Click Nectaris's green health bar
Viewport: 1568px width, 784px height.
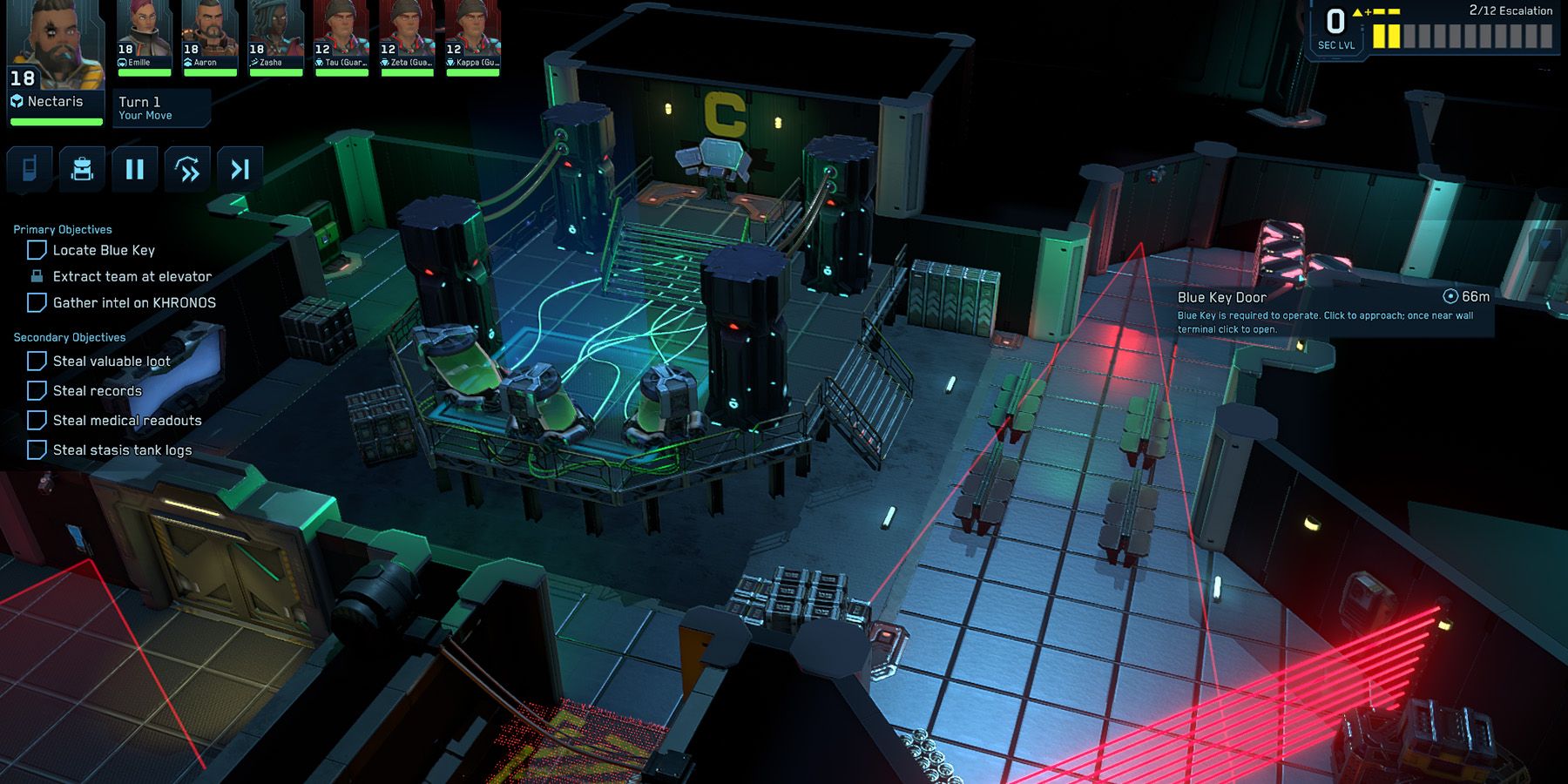pyautogui.click(x=56, y=121)
